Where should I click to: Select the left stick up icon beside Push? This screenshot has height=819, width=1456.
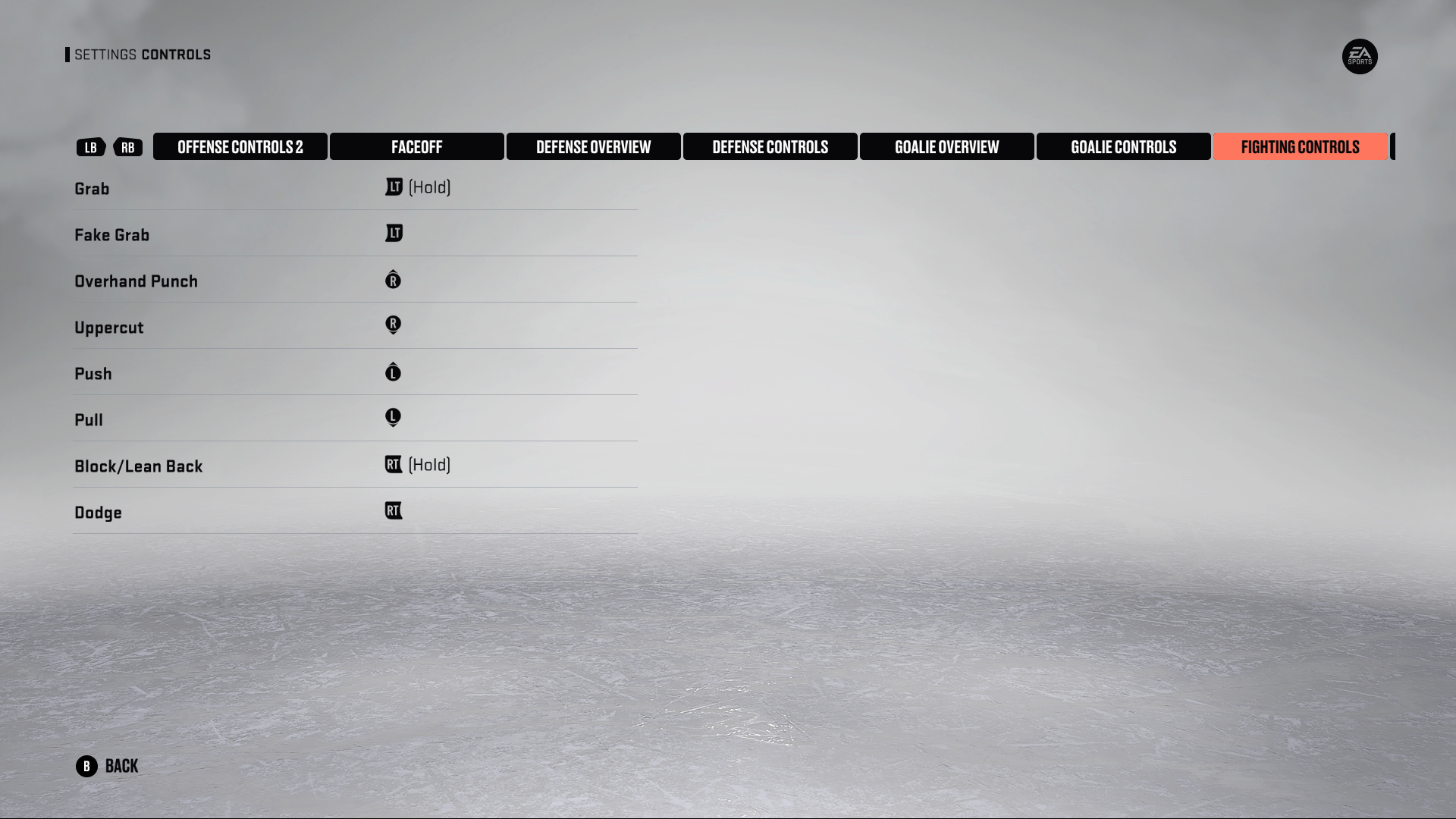tap(393, 372)
